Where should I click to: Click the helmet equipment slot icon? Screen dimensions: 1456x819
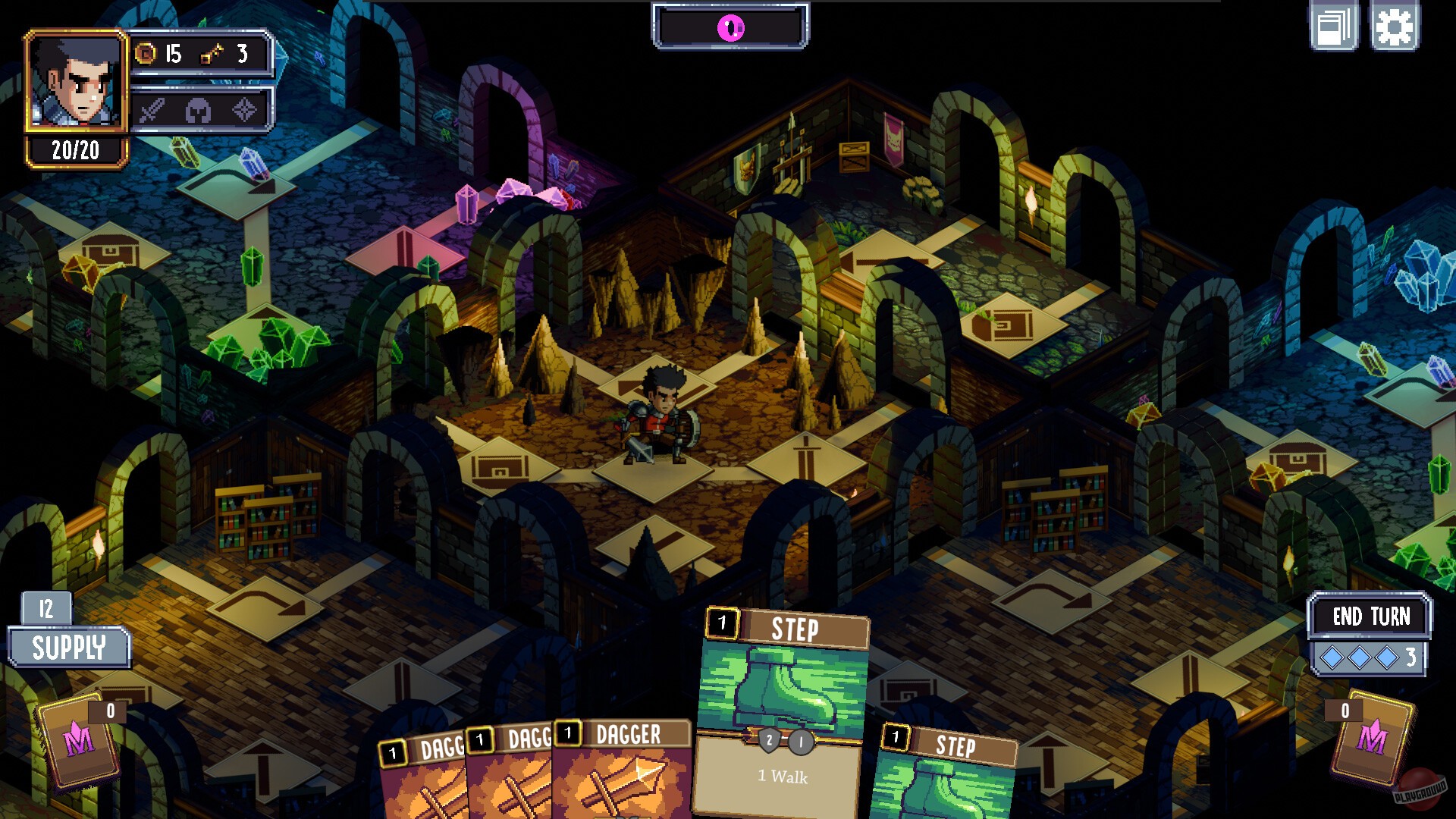click(198, 111)
